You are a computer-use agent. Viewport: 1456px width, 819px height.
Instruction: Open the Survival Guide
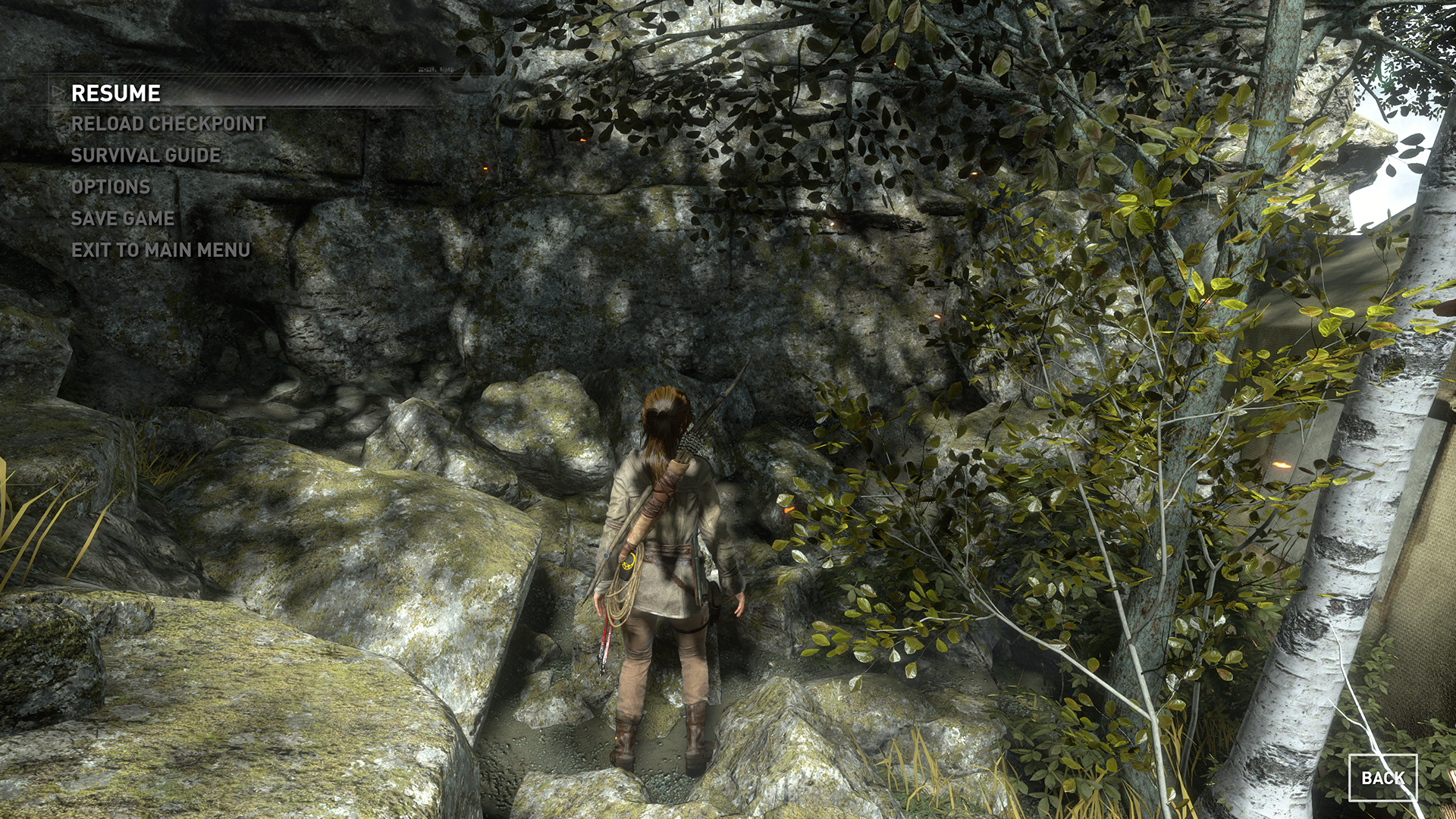point(146,155)
